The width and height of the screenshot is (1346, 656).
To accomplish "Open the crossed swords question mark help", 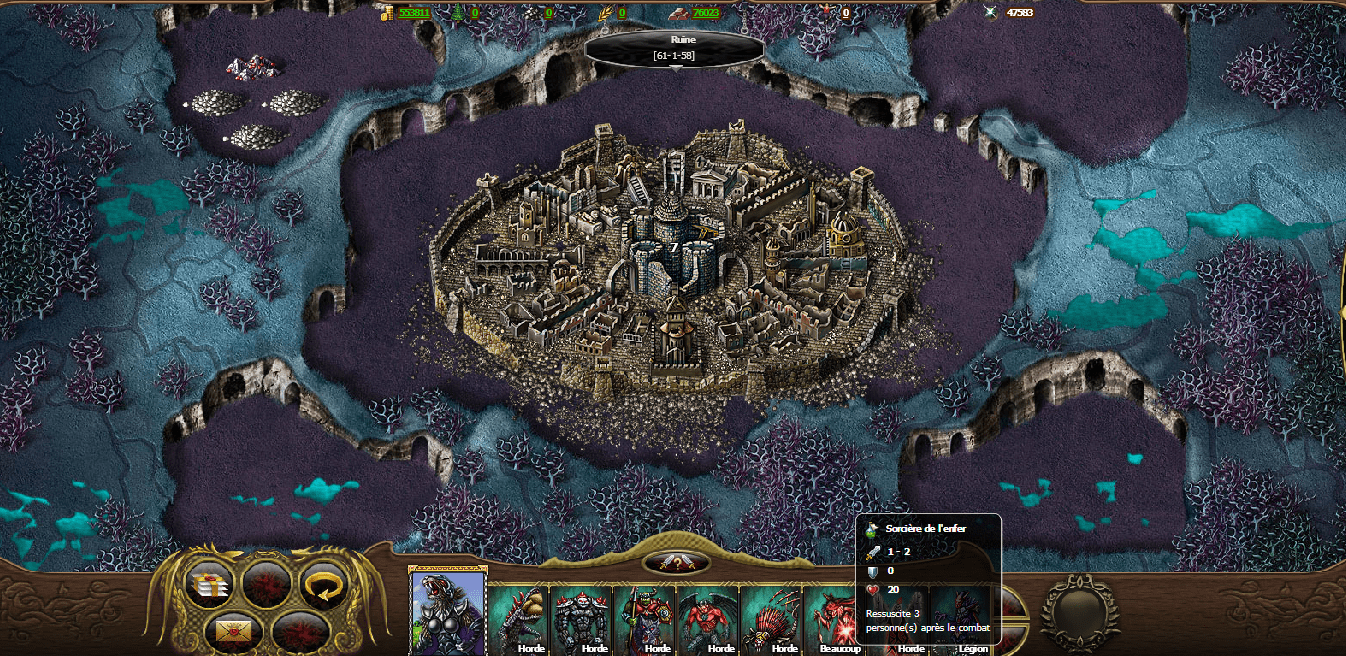I will (x=676, y=563).
